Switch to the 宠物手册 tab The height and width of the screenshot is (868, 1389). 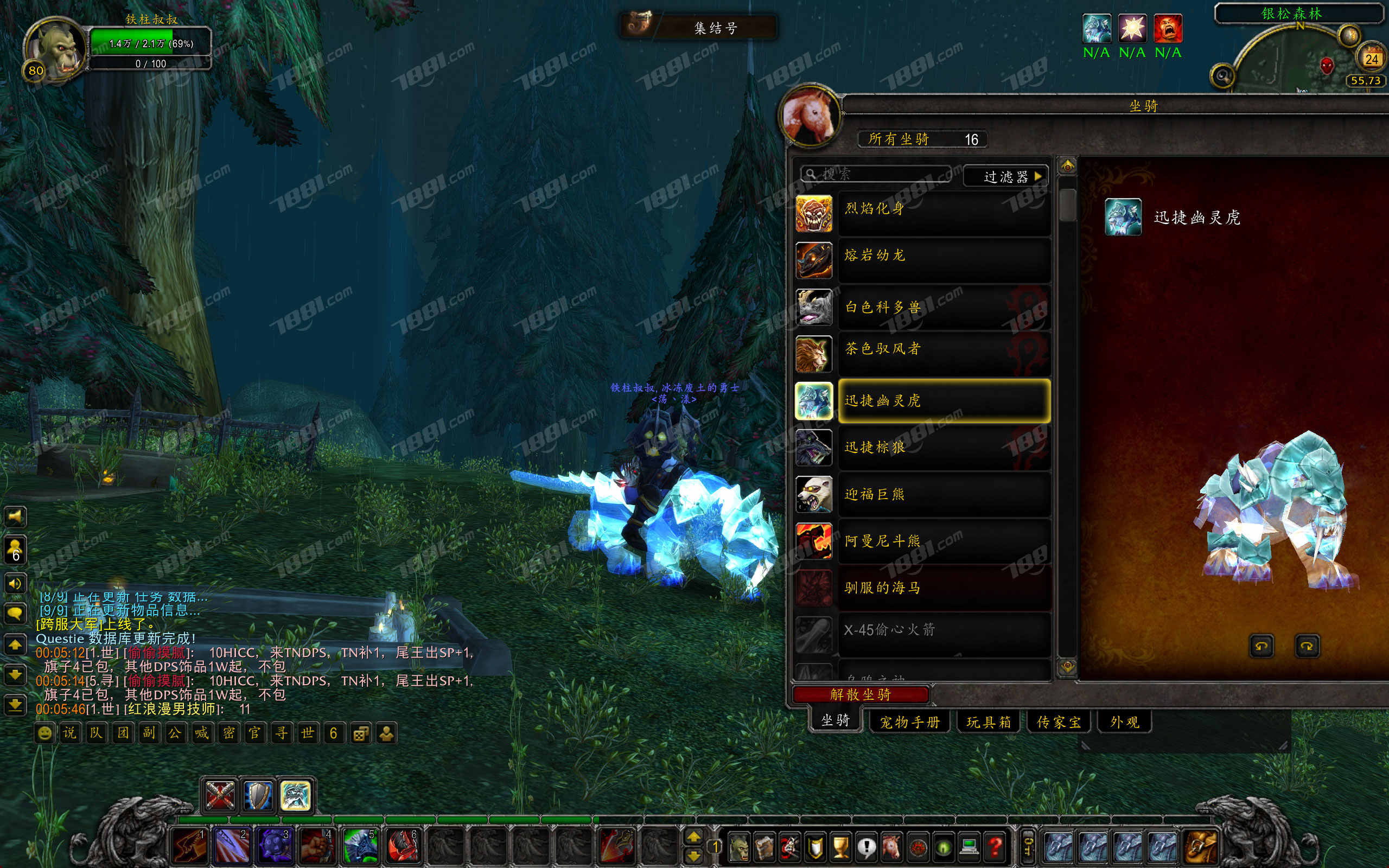click(910, 722)
